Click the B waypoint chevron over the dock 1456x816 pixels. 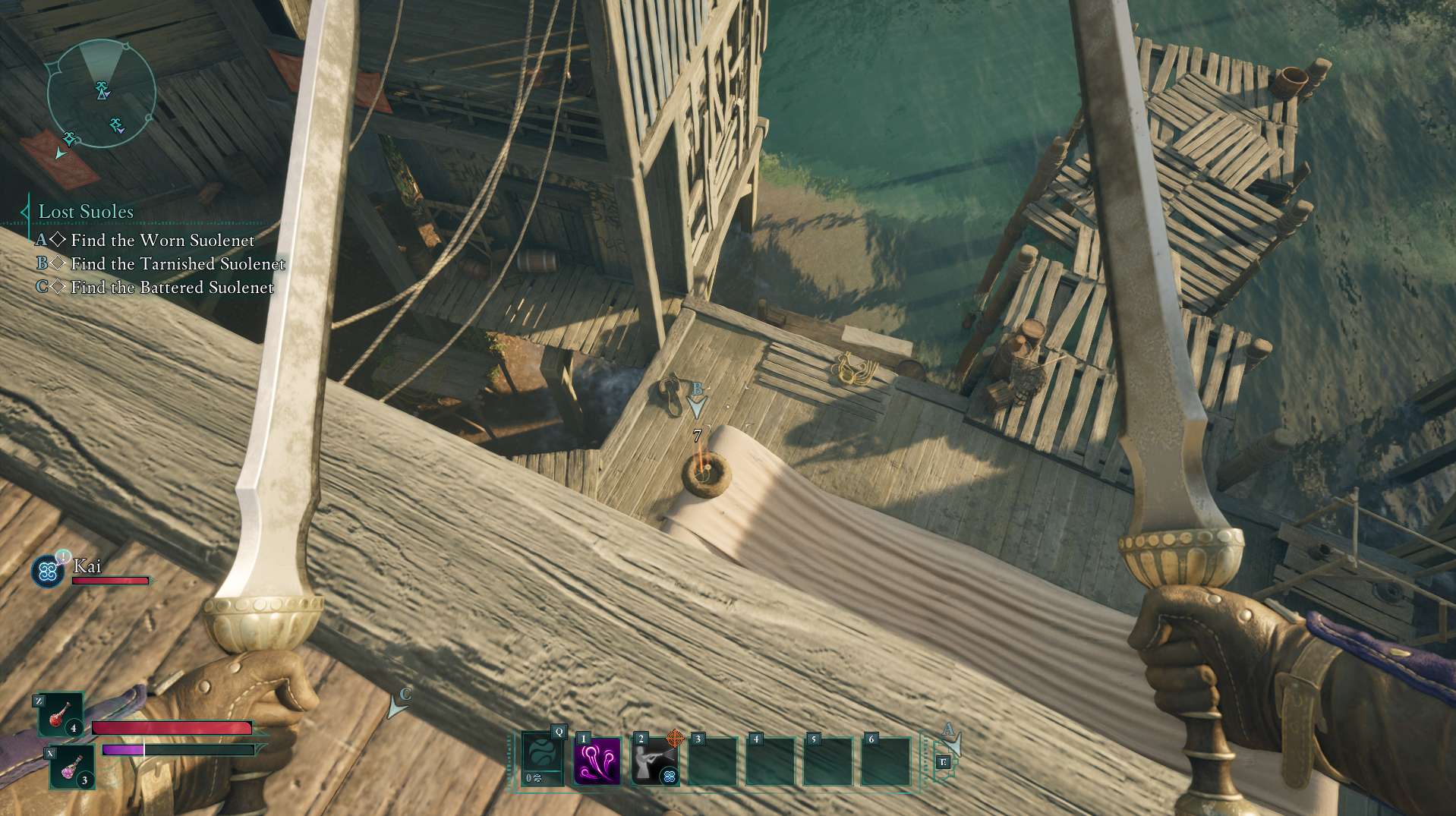click(697, 406)
